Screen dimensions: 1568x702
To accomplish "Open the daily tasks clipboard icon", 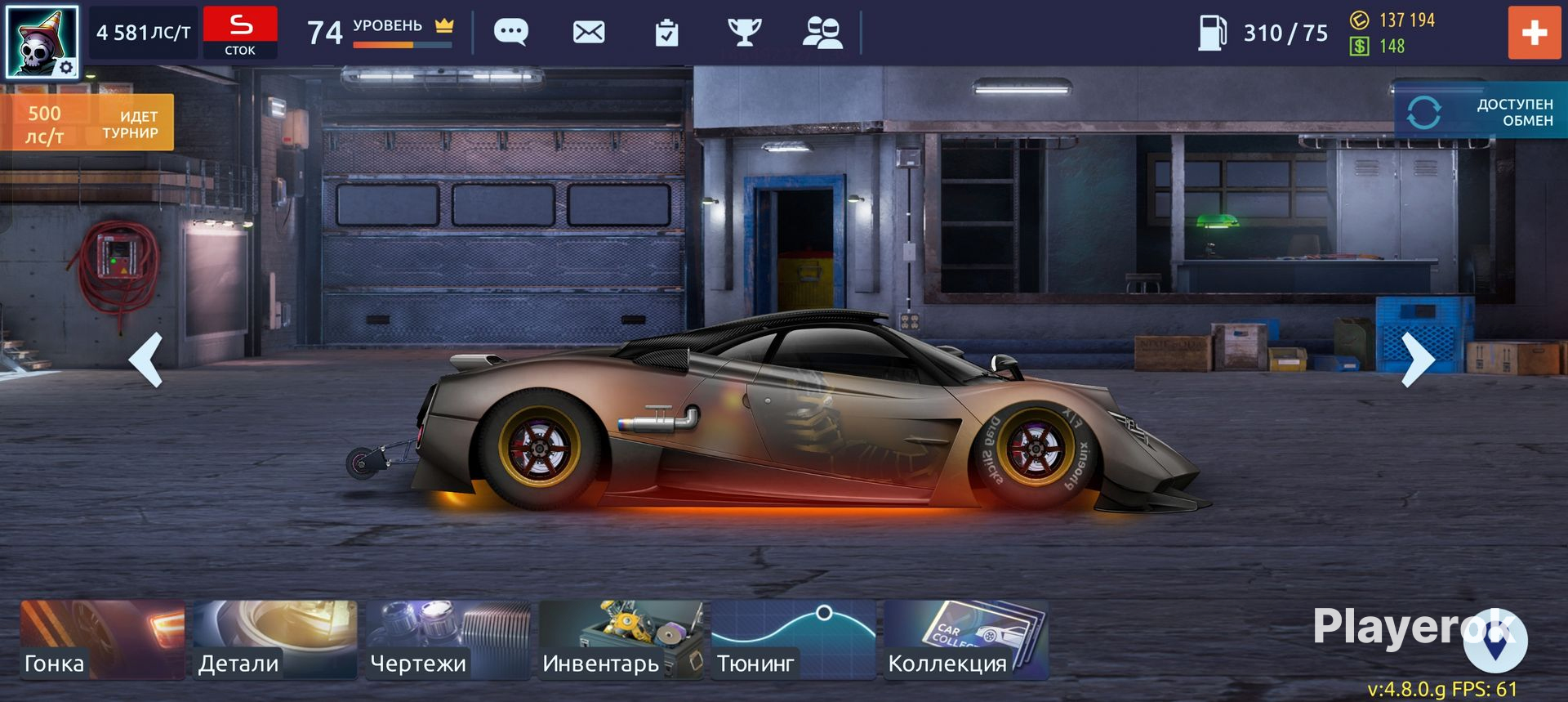I will 666,33.
